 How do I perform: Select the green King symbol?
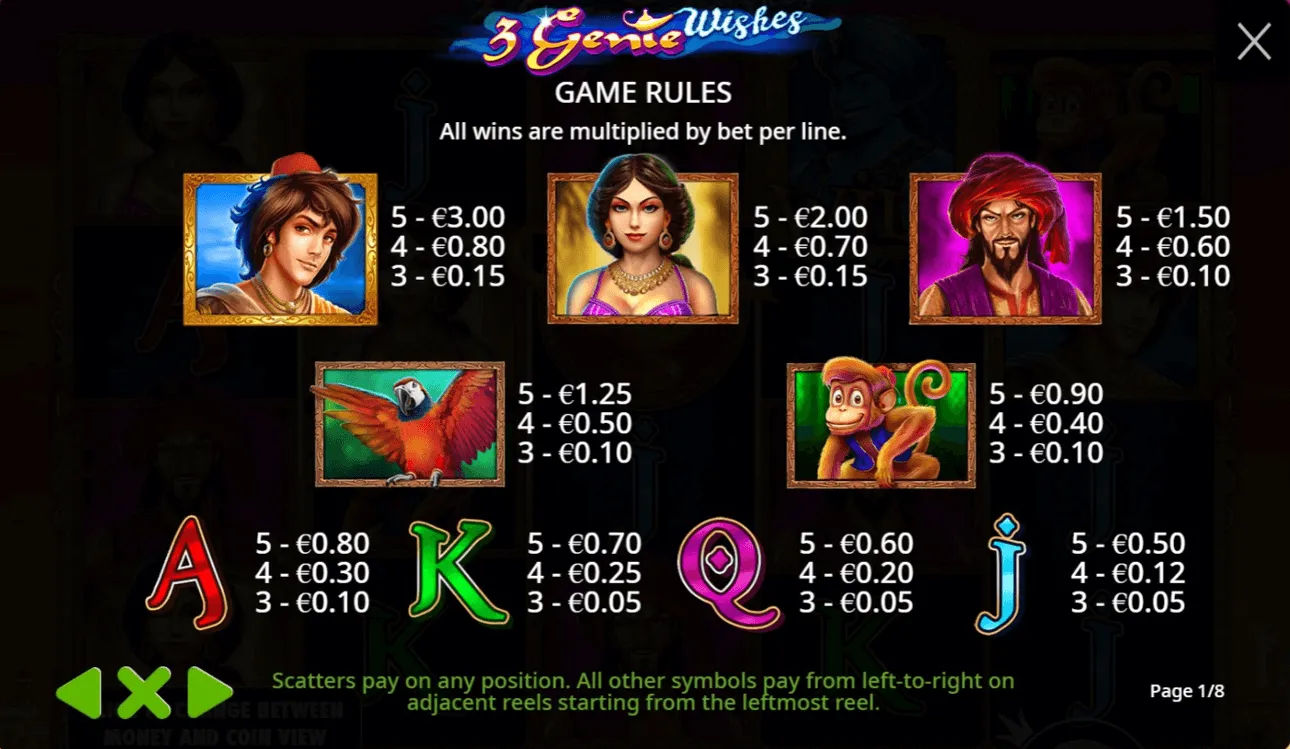tap(460, 572)
